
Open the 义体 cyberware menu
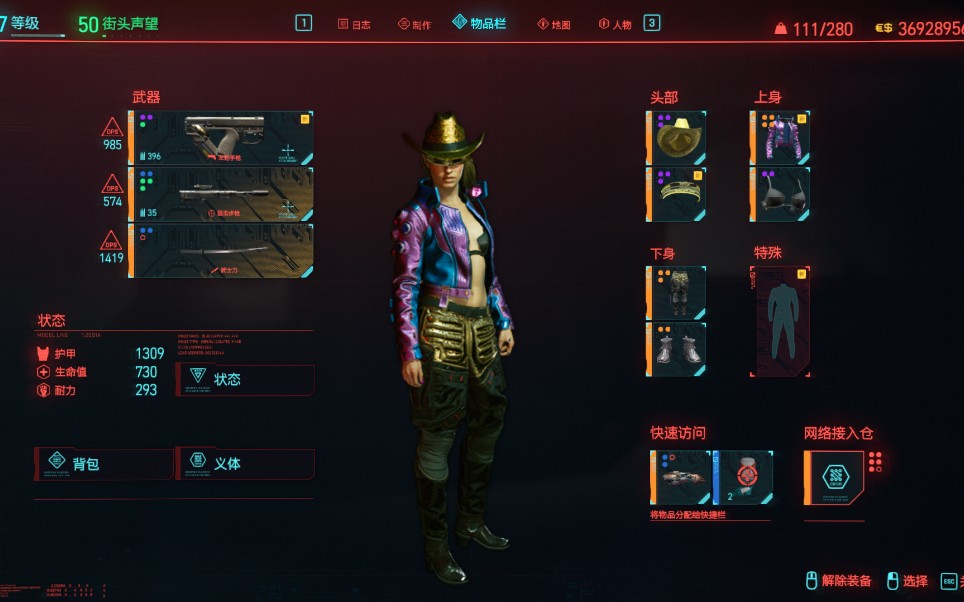(x=245, y=464)
